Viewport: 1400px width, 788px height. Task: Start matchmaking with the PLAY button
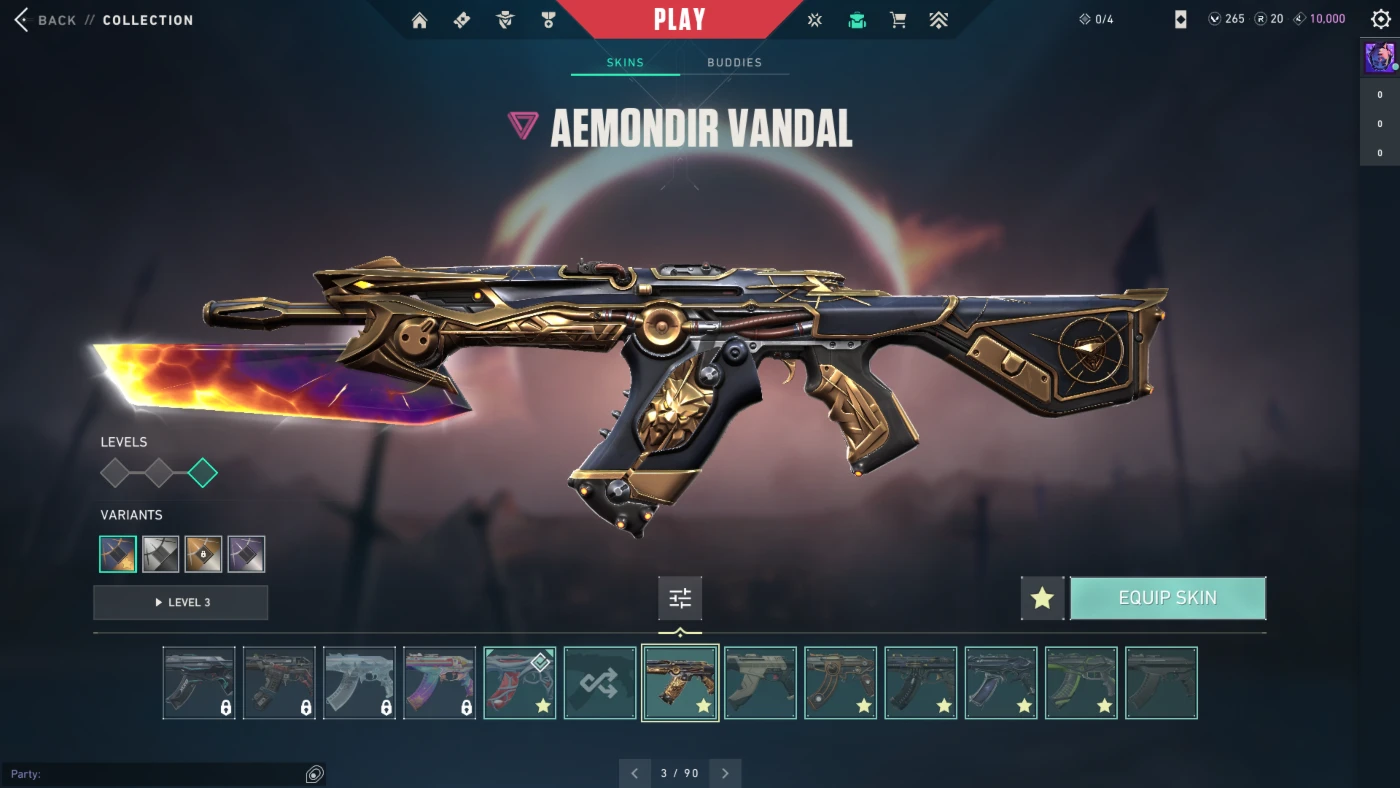(x=679, y=19)
